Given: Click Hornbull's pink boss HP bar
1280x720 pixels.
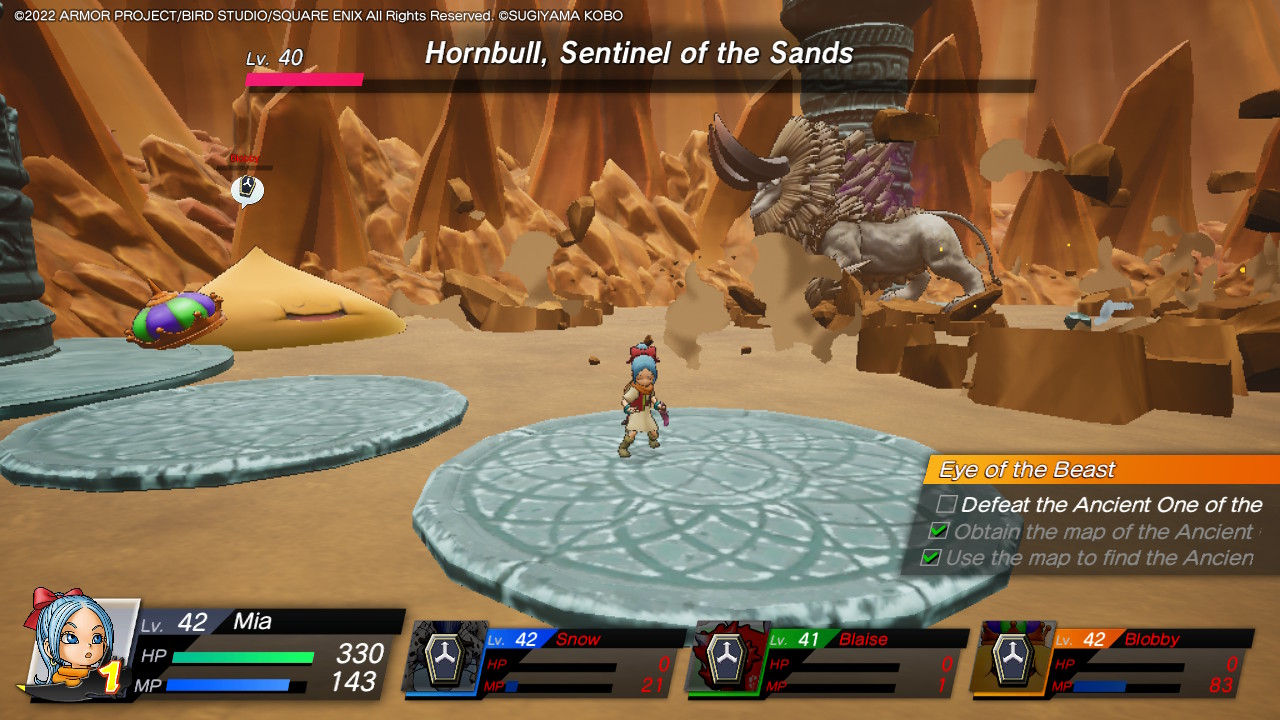Looking at the screenshot, I should (x=305, y=79).
